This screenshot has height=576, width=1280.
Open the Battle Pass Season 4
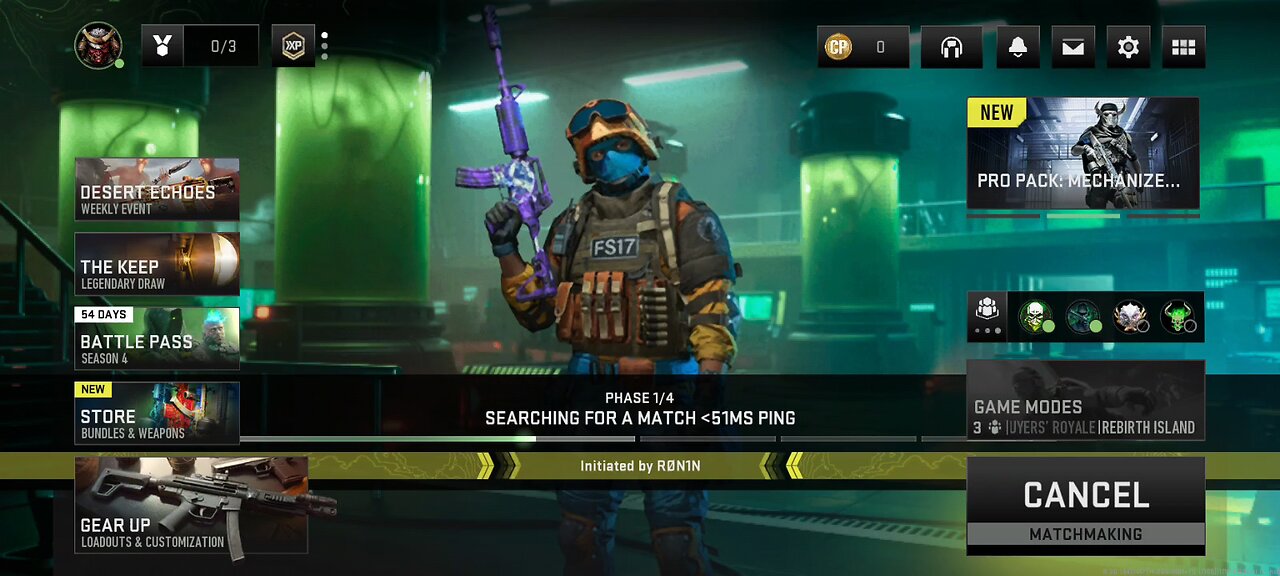(157, 339)
